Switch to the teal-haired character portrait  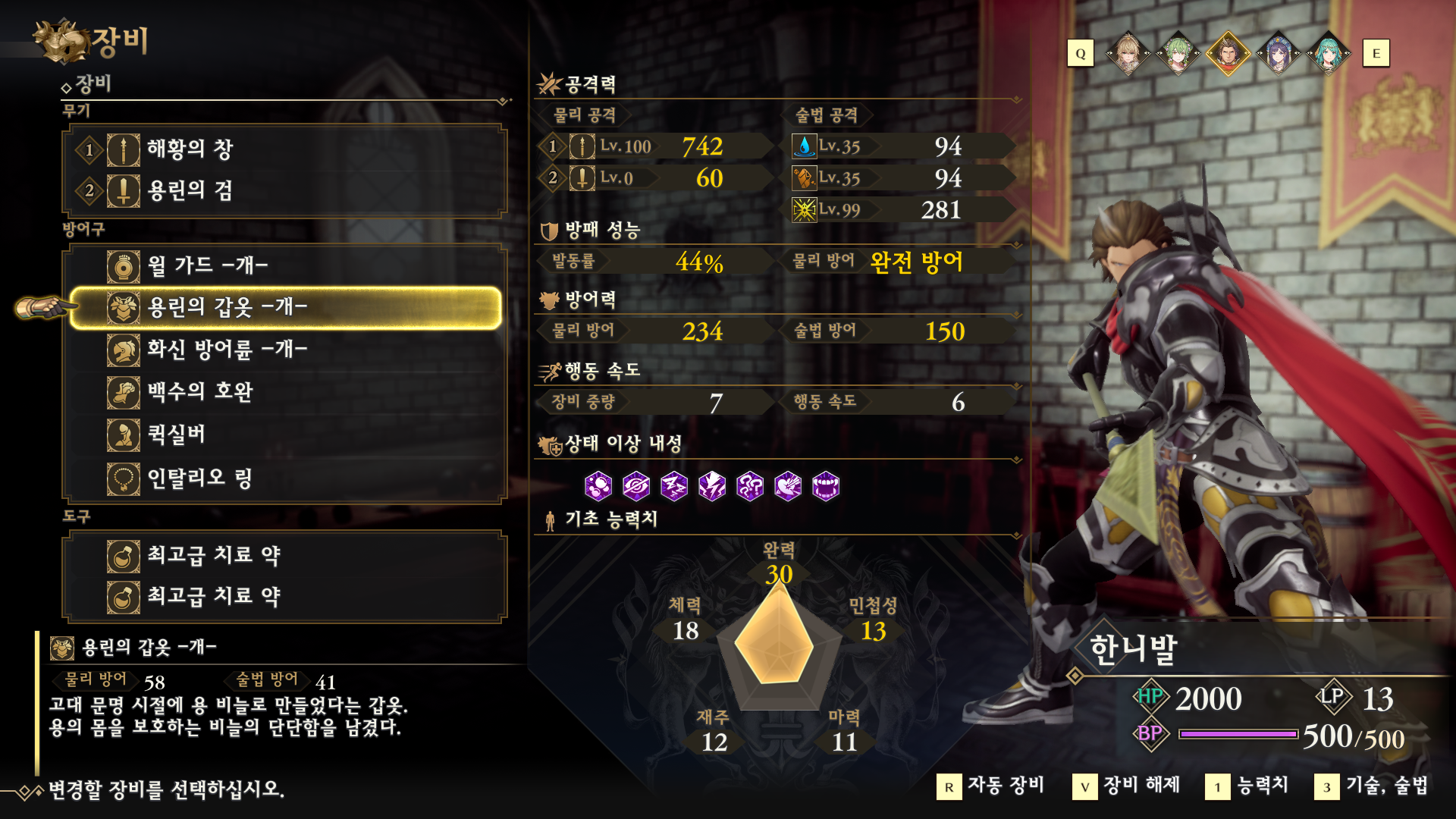click(1329, 54)
